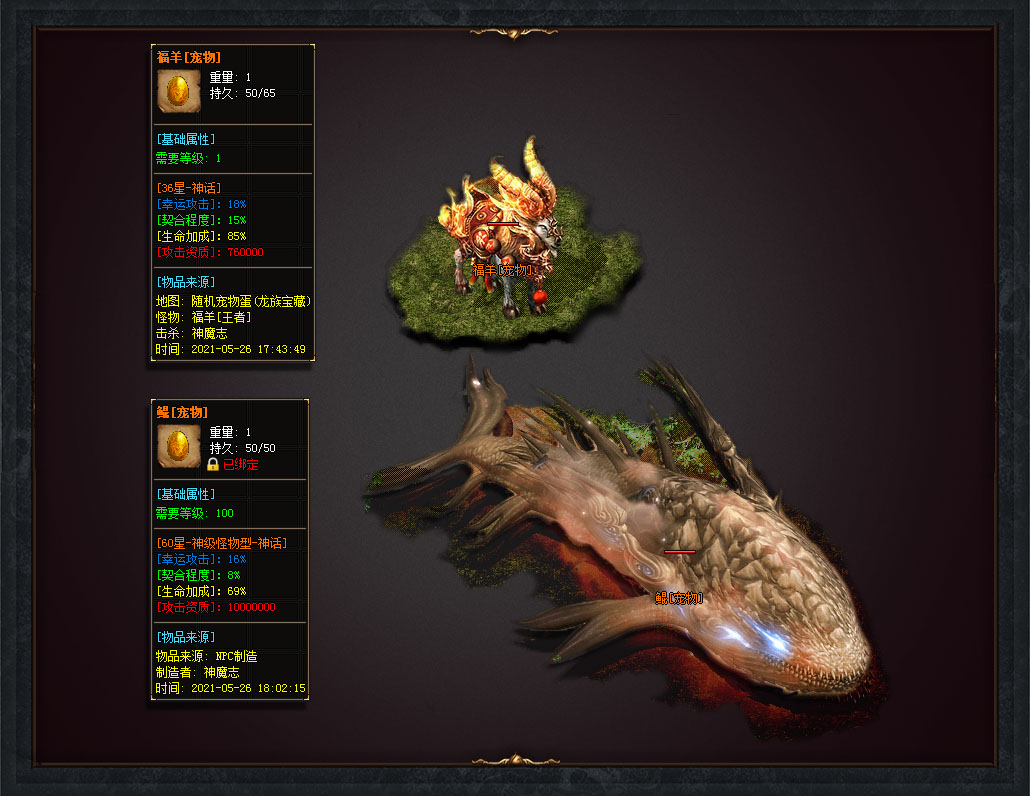Select the 鲲 pet egg icon
The image size is (1030, 796).
click(179, 446)
